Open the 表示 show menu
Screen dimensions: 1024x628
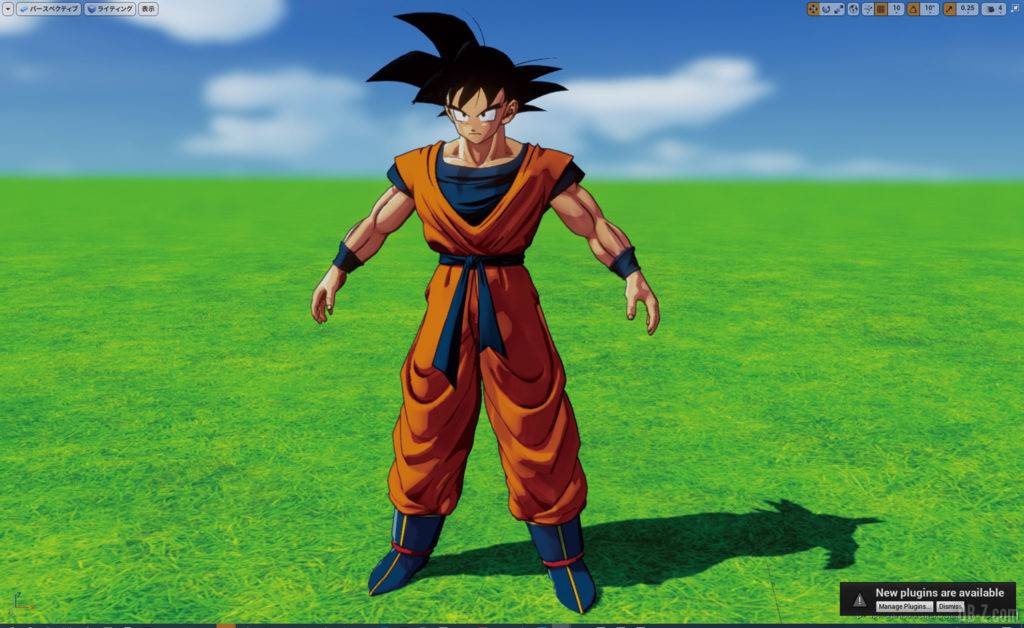pos(148,9)
